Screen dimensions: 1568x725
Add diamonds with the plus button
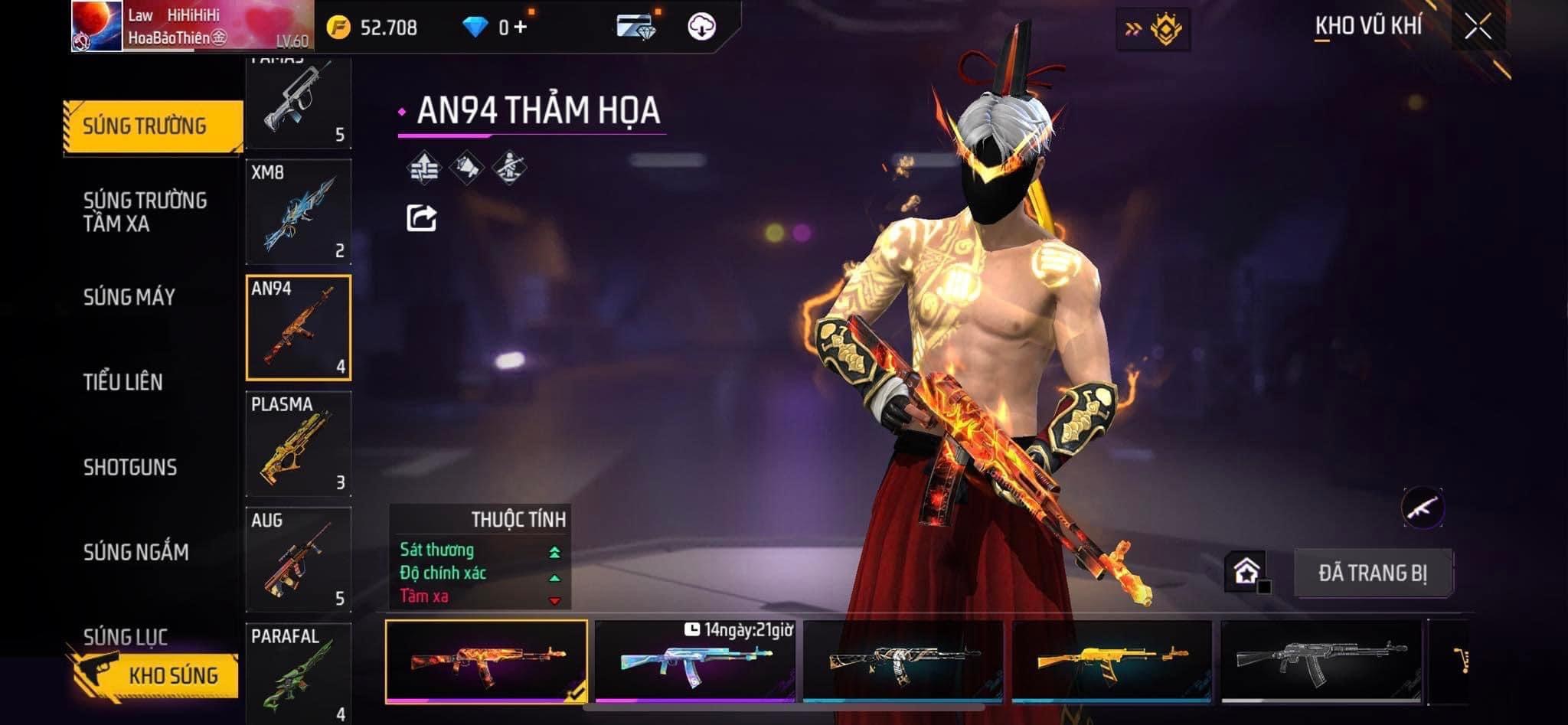521,28
